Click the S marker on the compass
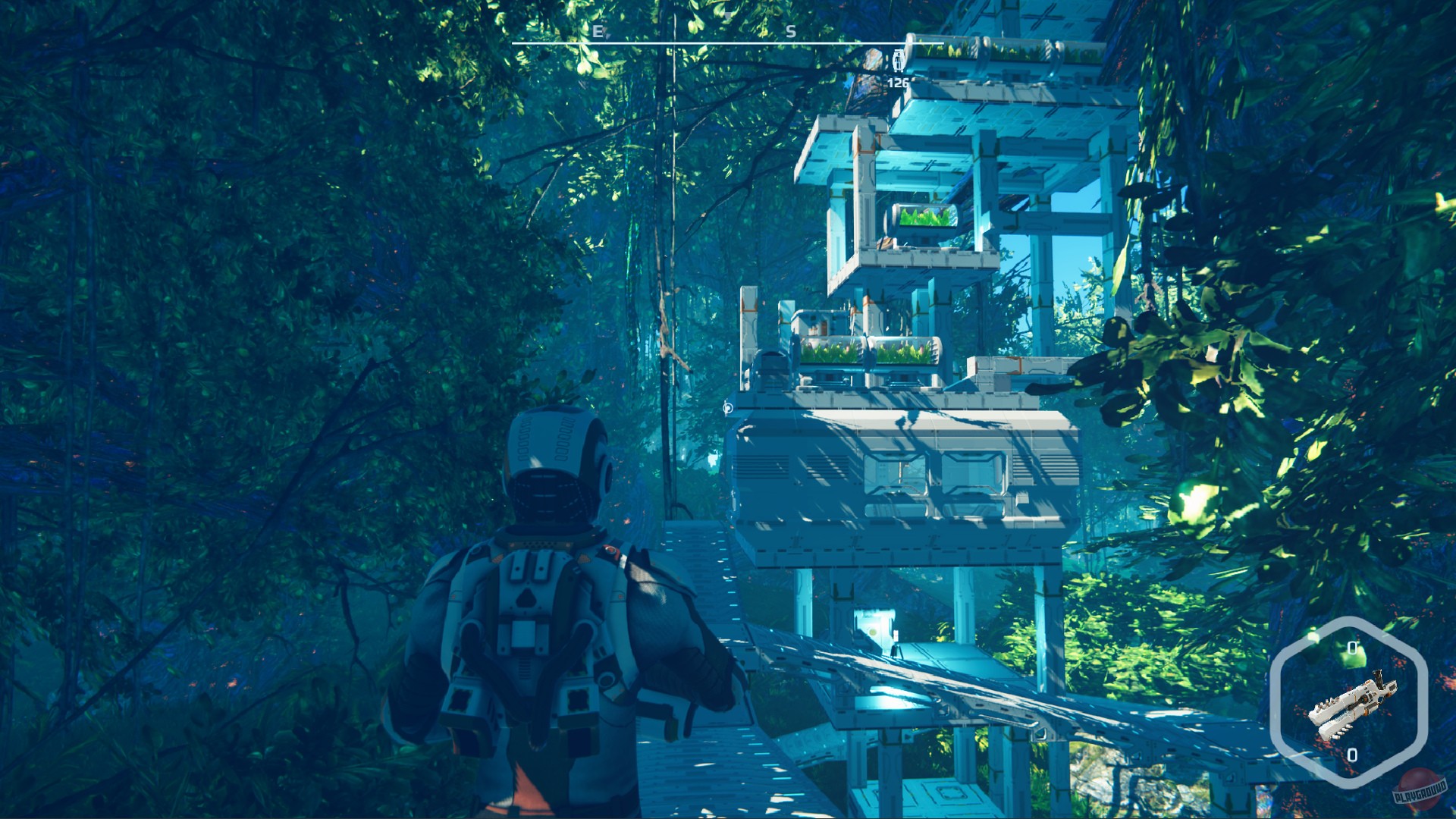1456x819 pixels. 791,33
